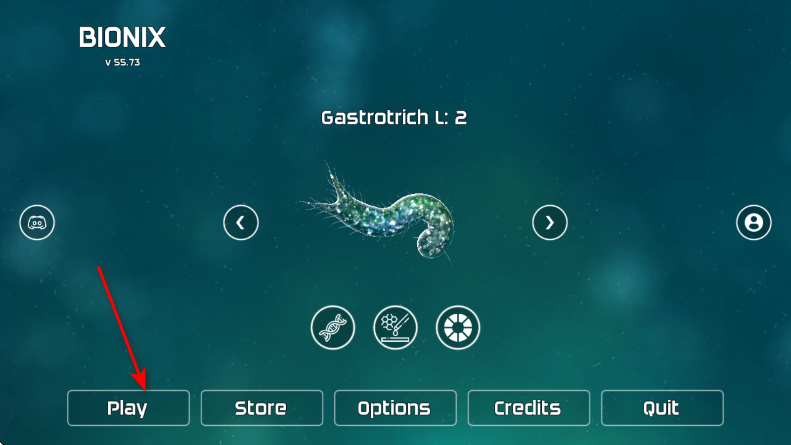Click the pipette and molecule lab icon

tap(395, 327)
